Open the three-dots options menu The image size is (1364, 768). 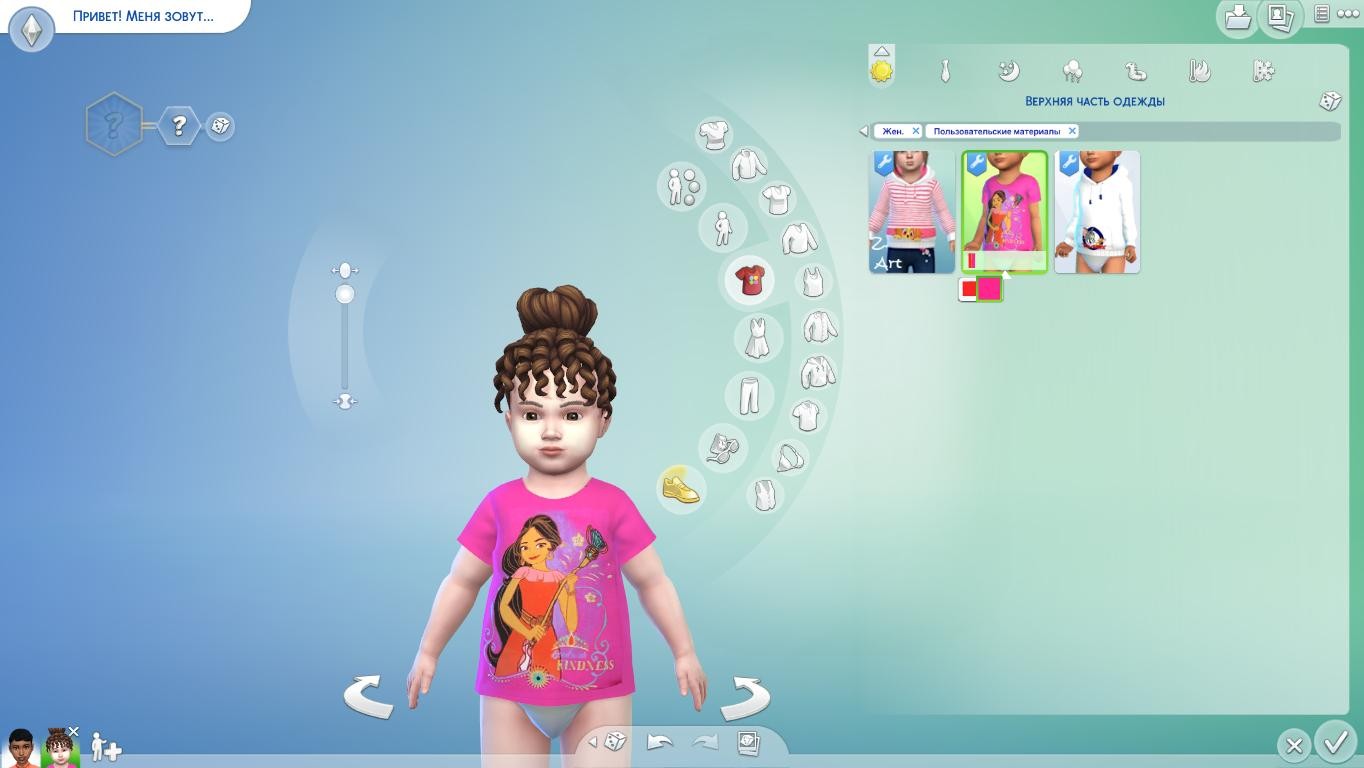(1348, 14)
